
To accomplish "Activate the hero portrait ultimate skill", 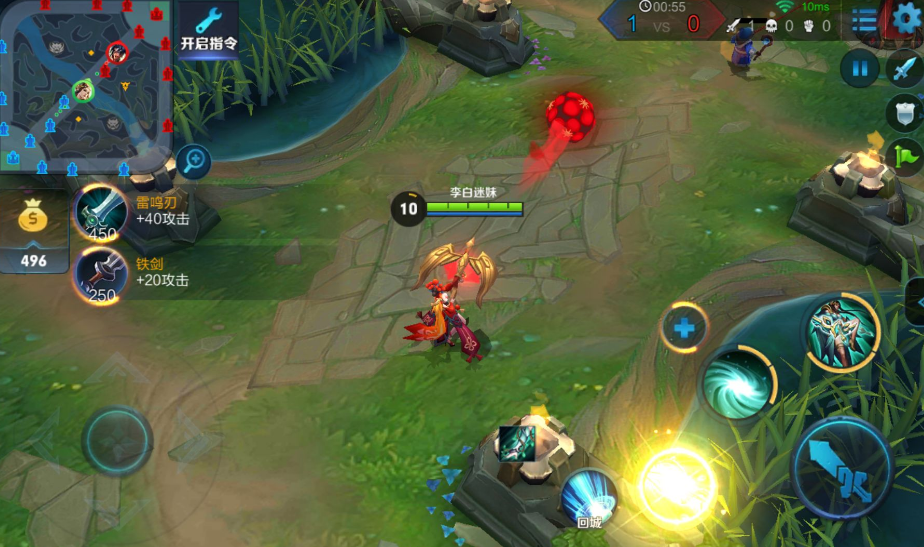I will (842, 332).
